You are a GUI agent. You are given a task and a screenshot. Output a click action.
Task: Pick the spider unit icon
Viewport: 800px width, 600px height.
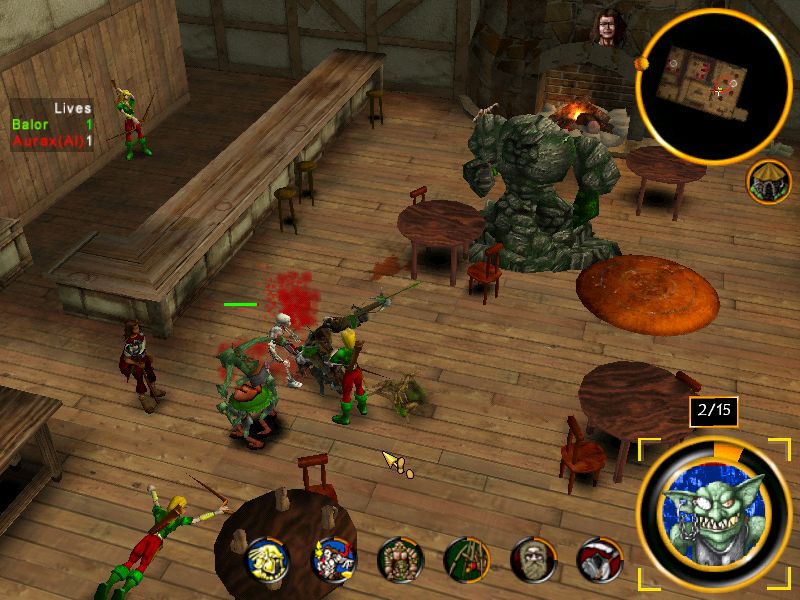click(465, 560)
